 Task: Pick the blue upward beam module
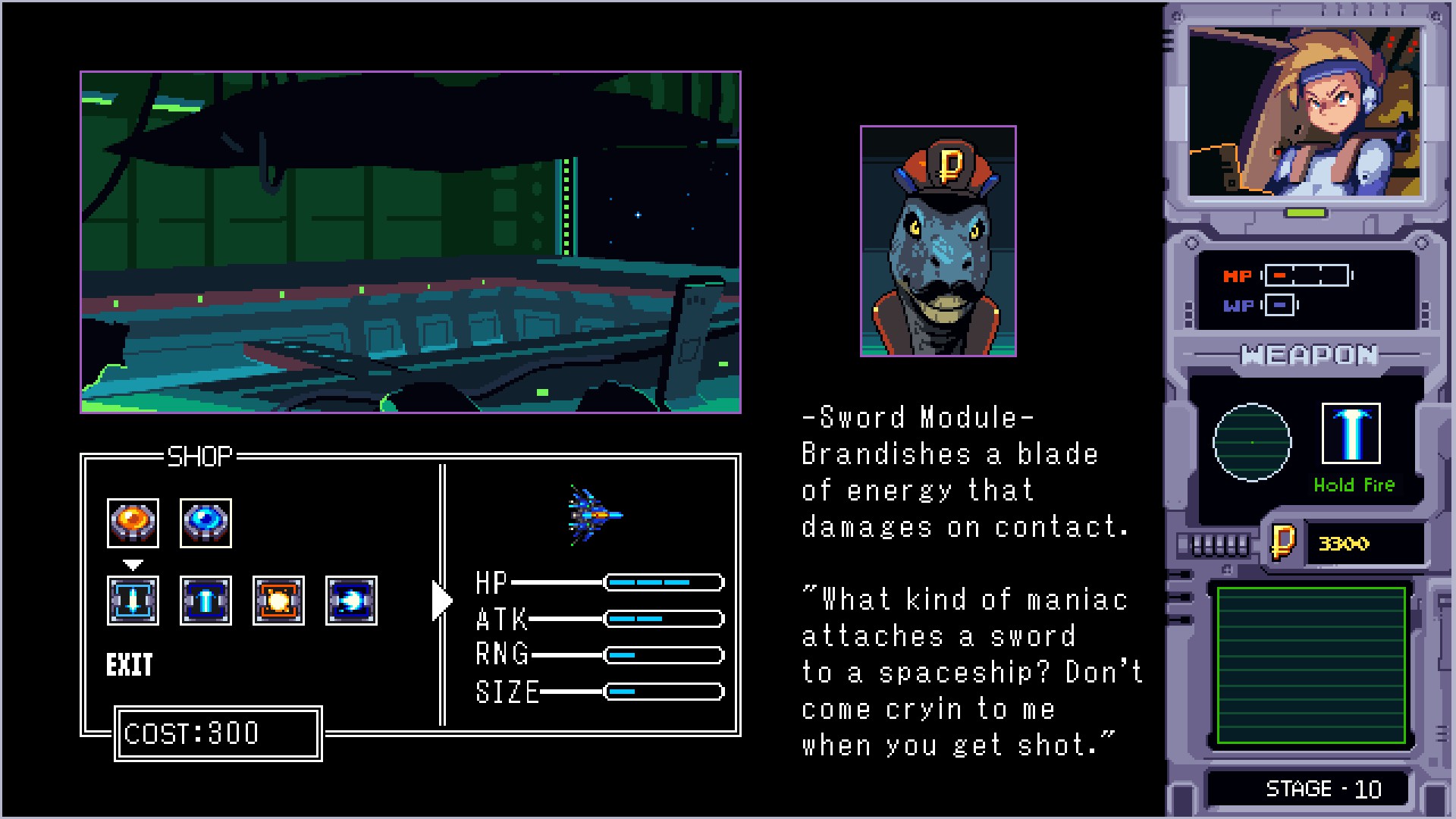click(x=206, y=601)
